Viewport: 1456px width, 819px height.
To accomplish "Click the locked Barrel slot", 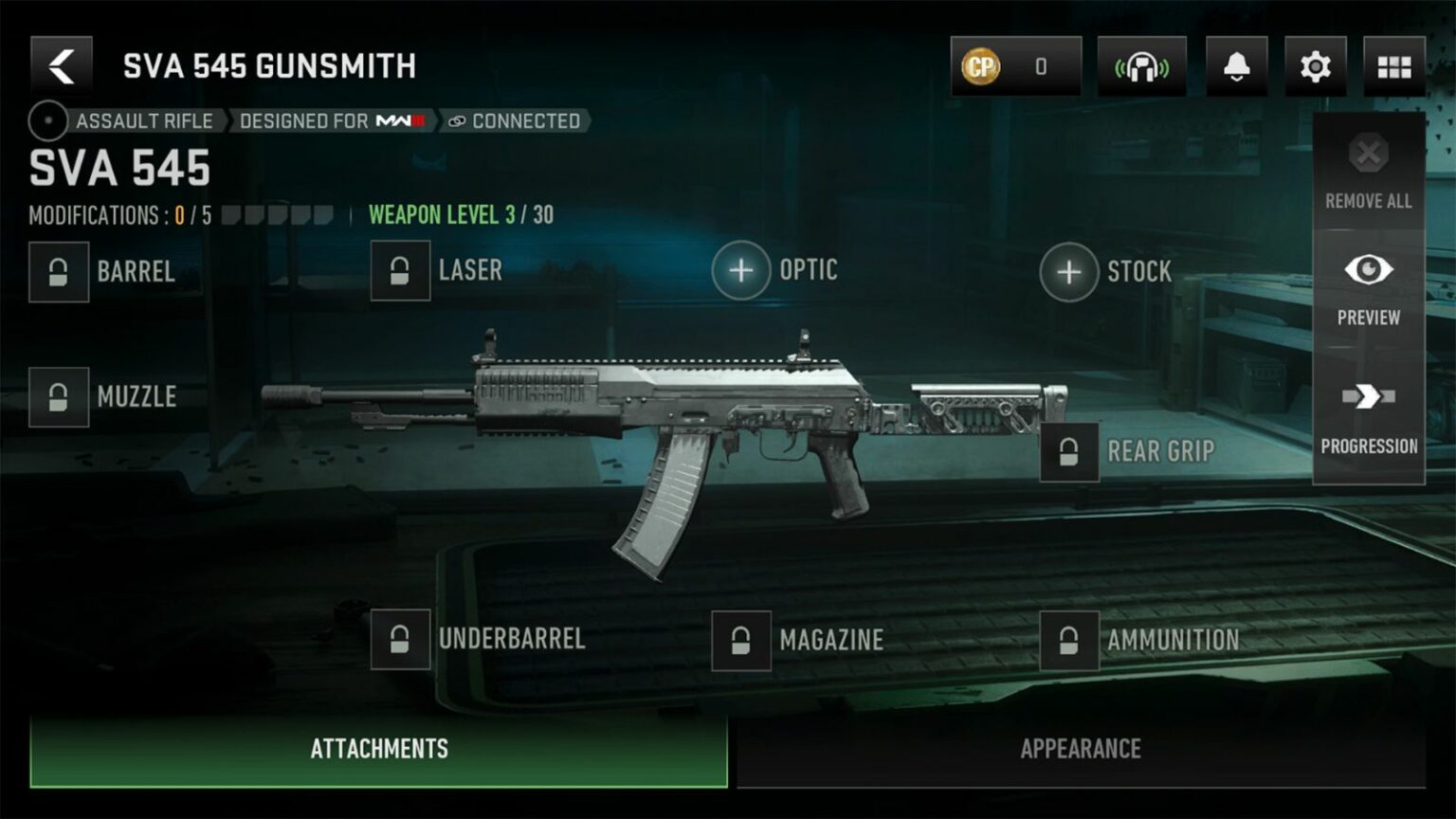I will [59, 273].
